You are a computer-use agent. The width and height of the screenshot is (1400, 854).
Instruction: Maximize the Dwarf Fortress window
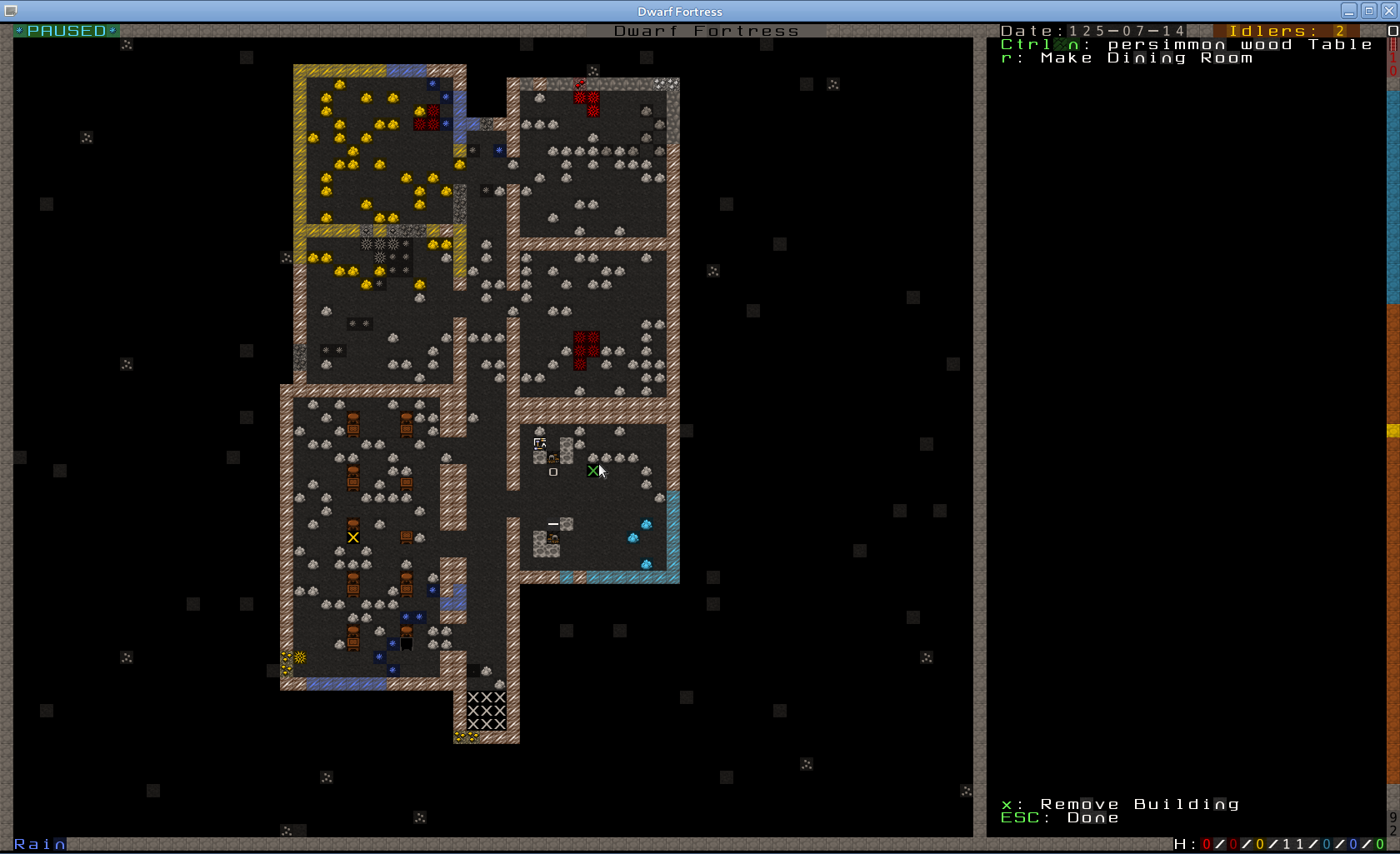(x=1369, y=11)
